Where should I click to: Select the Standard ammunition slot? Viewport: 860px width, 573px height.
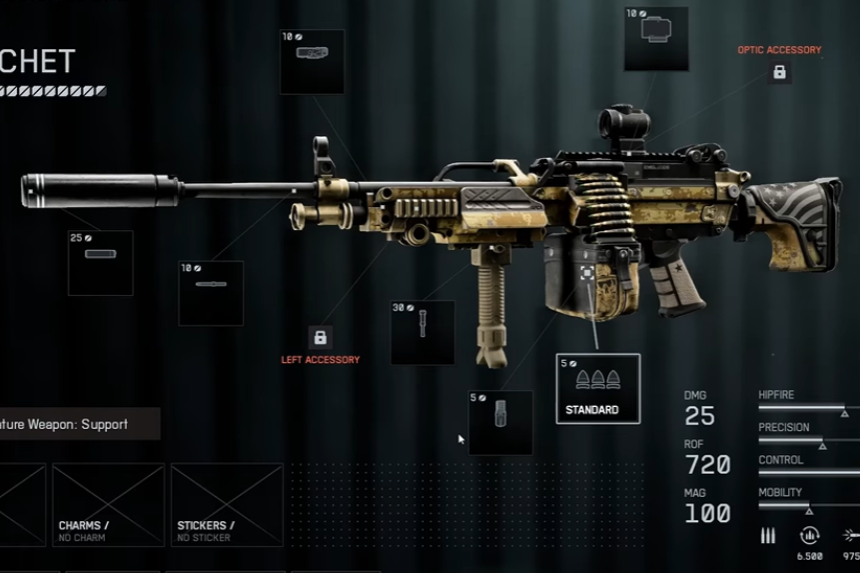[x=597, y=388]
